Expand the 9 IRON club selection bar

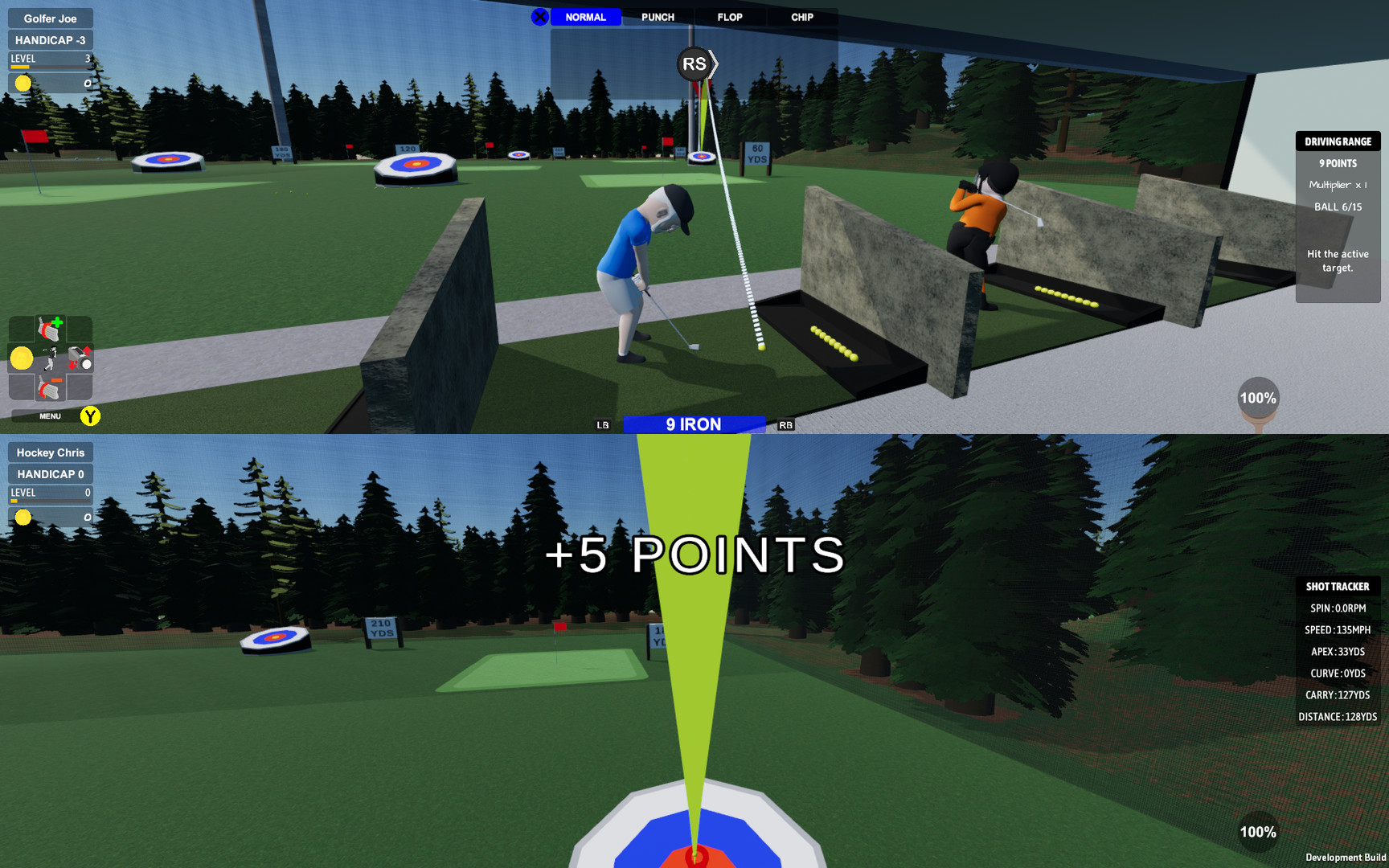[x=694, y=424]
